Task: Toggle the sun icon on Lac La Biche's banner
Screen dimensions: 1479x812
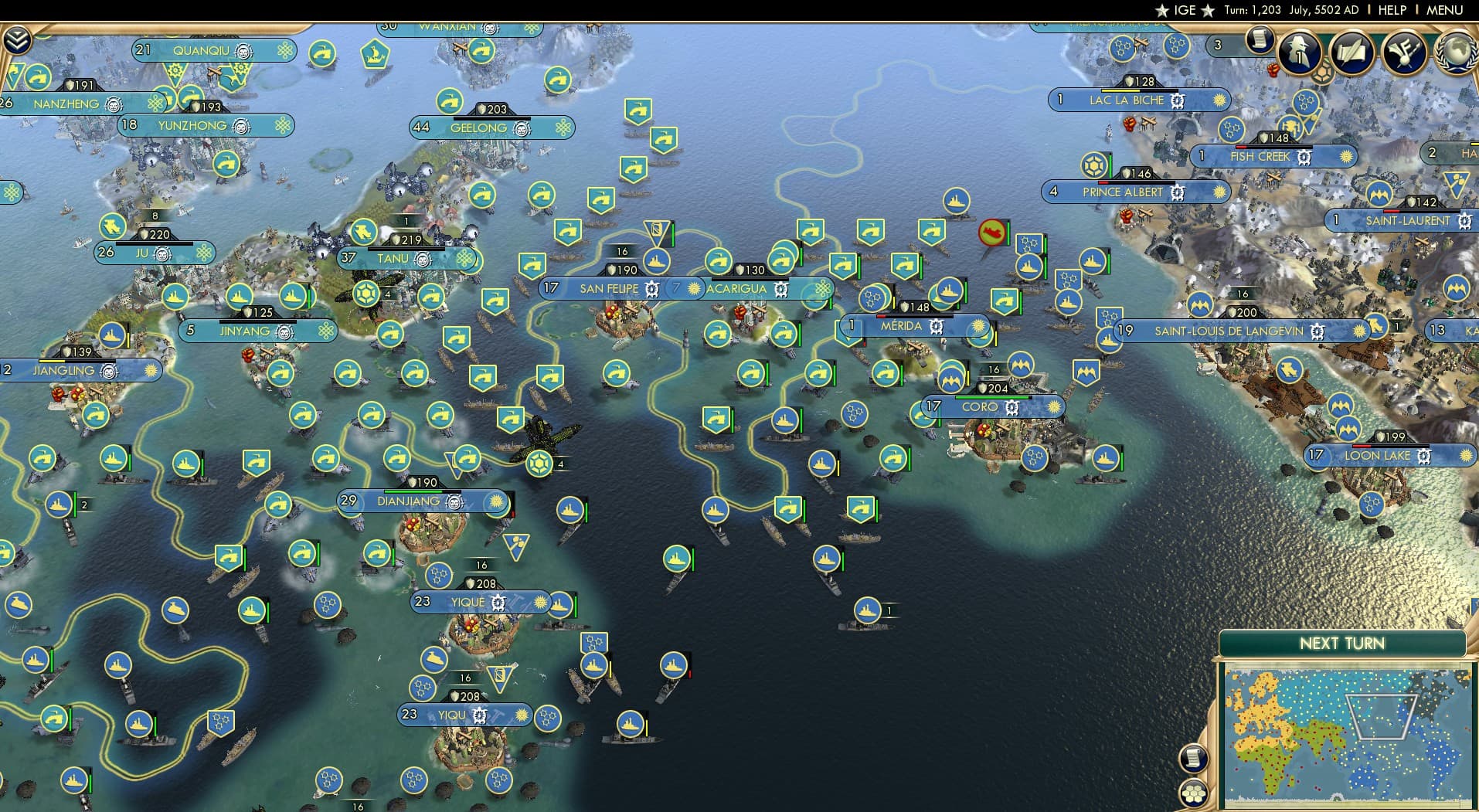Action: click(x=1219, y=101)
